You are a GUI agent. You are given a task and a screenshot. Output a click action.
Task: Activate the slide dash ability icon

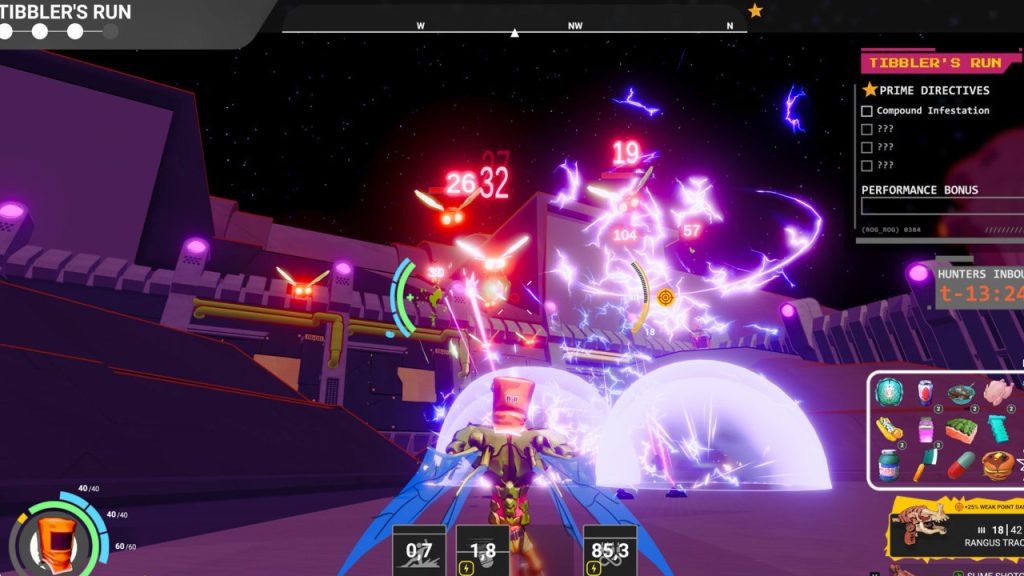[x=419, y=551]
